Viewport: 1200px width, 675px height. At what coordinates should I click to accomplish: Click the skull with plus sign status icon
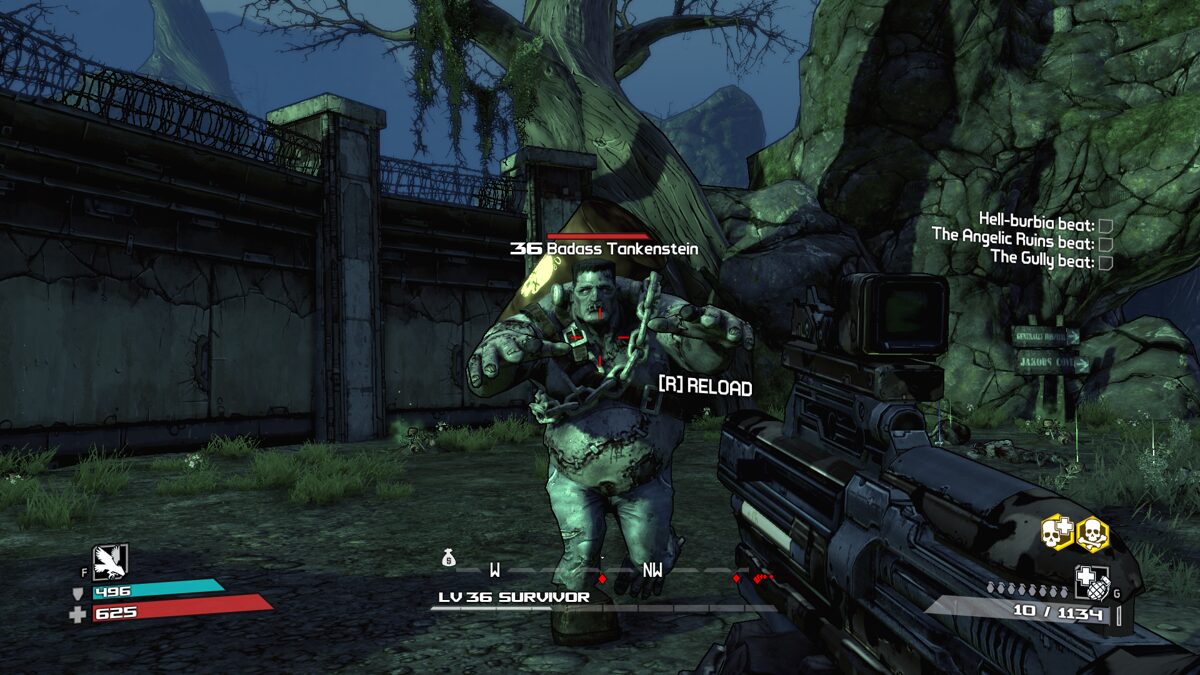coord(1058,534)
